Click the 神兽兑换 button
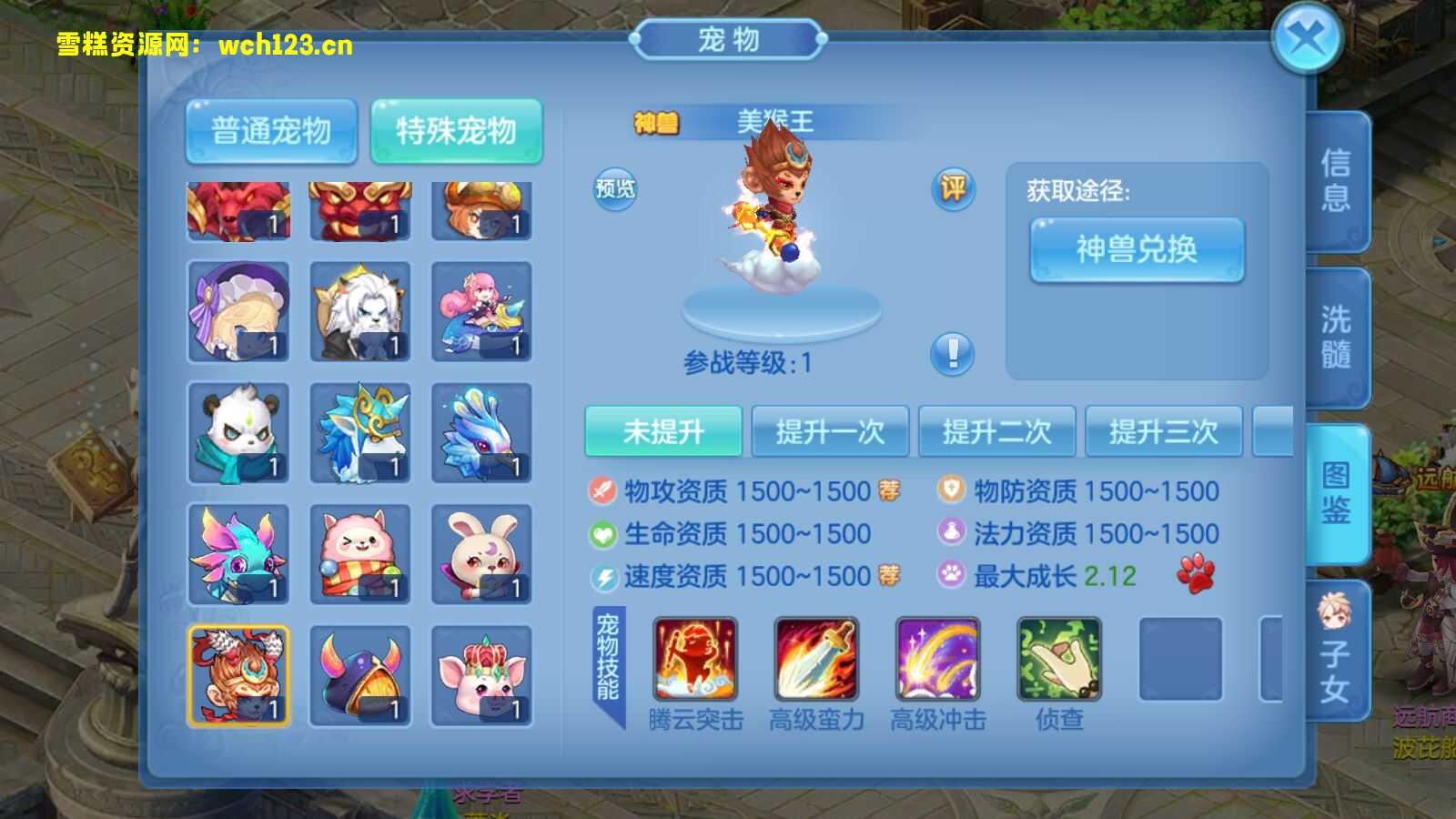 coord(1137,249)
